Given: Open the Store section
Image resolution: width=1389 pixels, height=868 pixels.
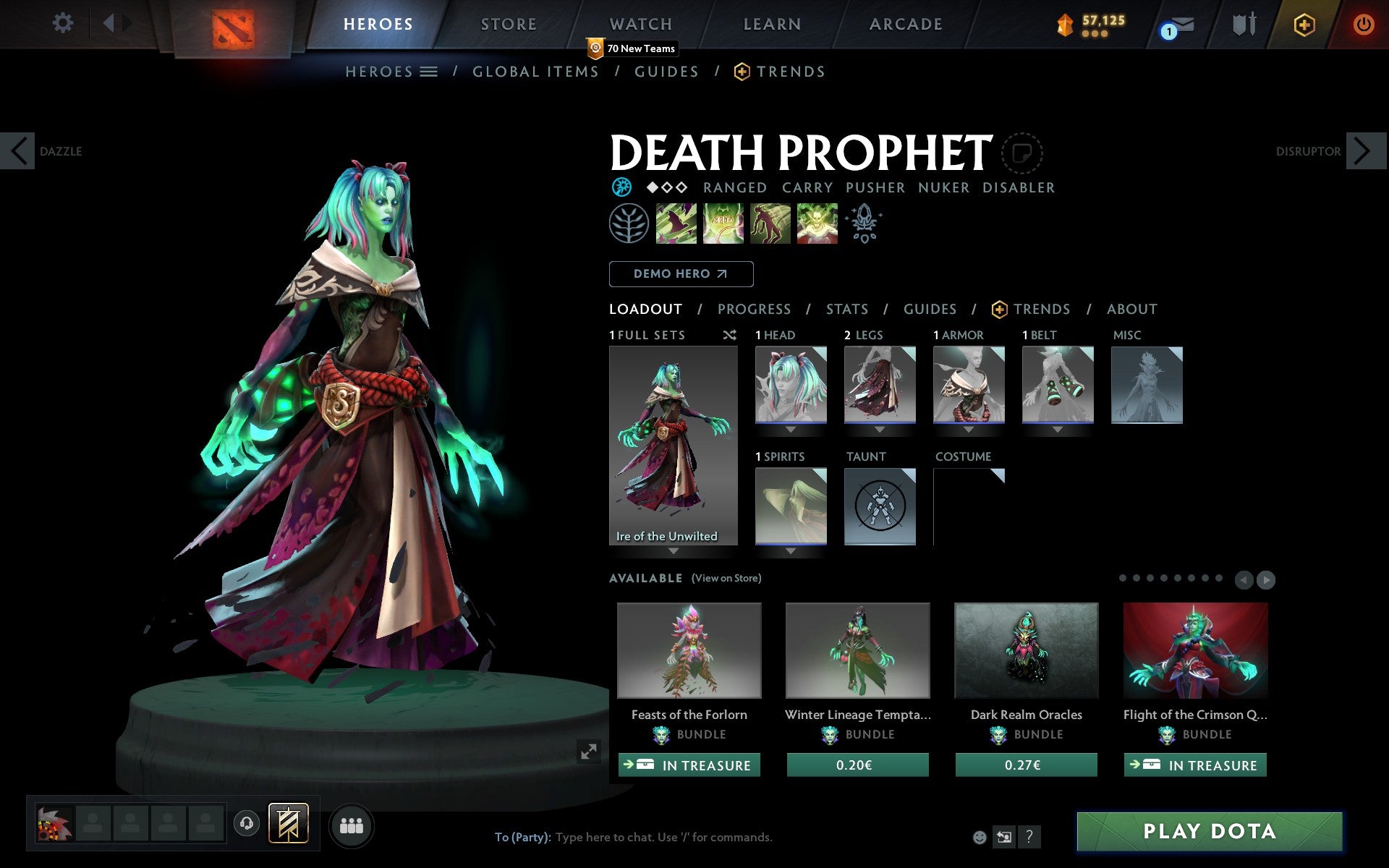Looking at the screenshot, I should 509,25.
